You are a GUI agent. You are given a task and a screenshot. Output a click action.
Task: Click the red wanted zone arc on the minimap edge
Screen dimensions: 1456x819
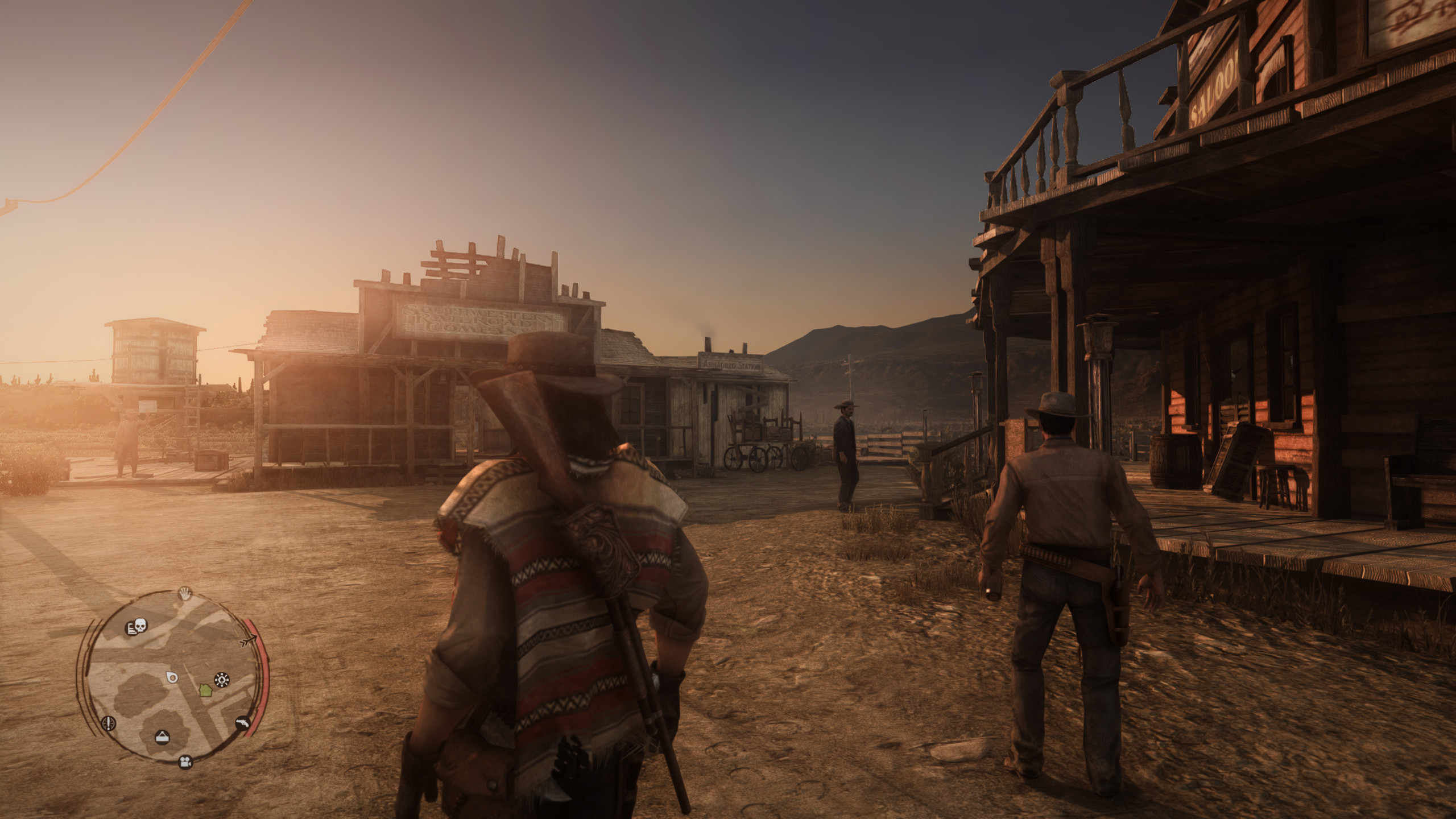click(260, 675)
